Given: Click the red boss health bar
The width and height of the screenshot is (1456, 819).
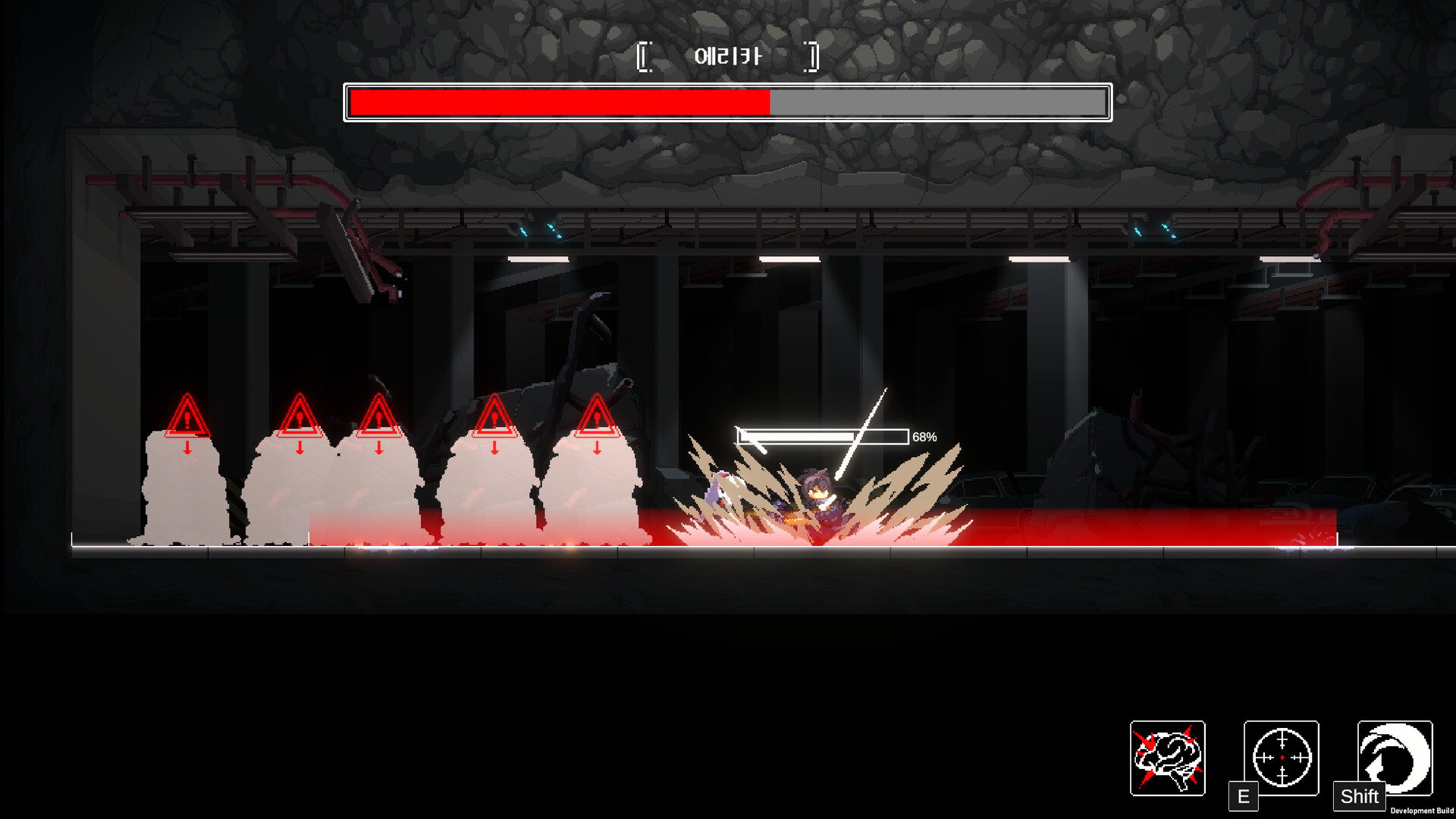Looking at the screenshot, I should click(559, 99).
